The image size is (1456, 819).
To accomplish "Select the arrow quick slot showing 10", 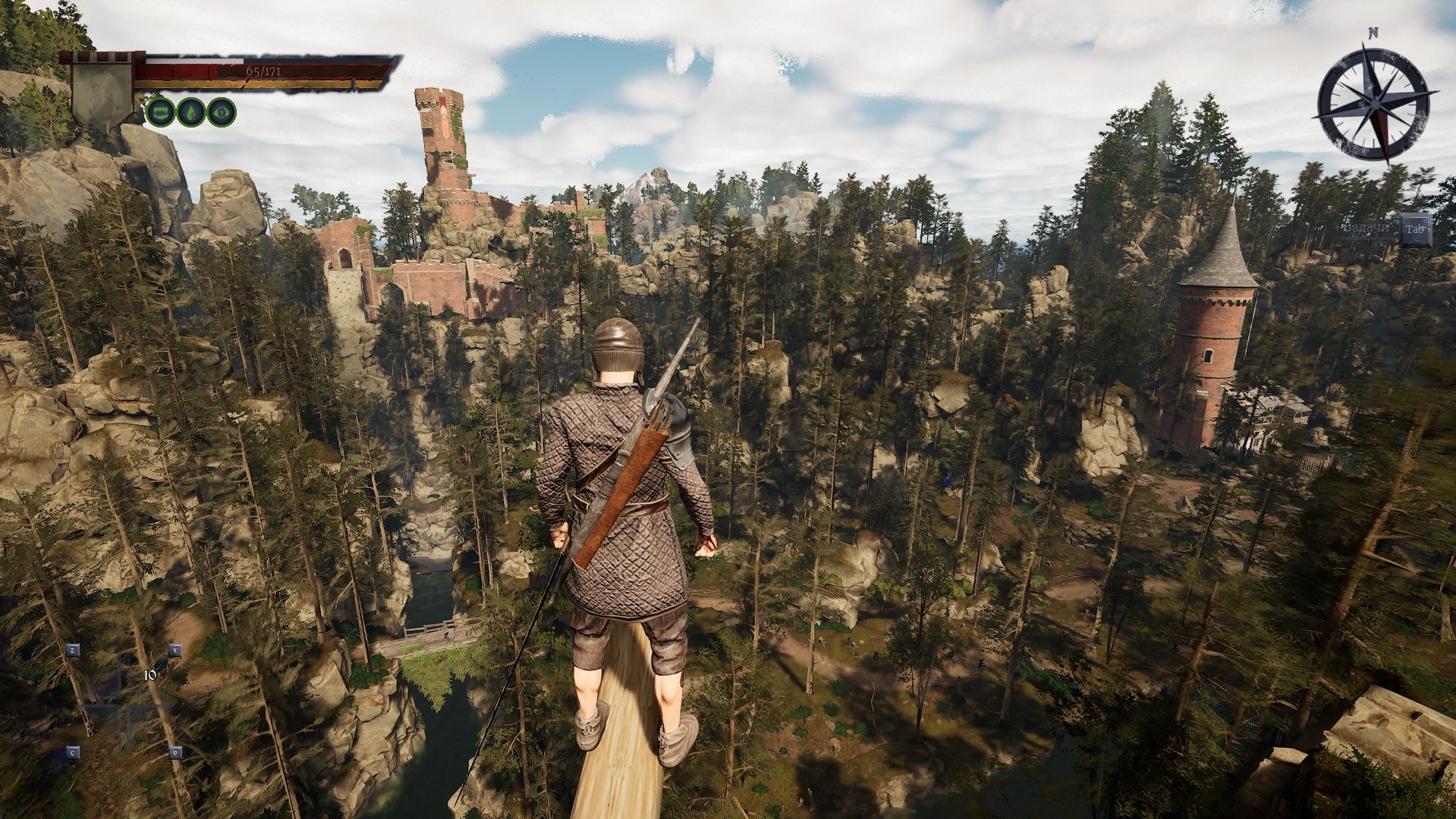I will pos(151,673).
